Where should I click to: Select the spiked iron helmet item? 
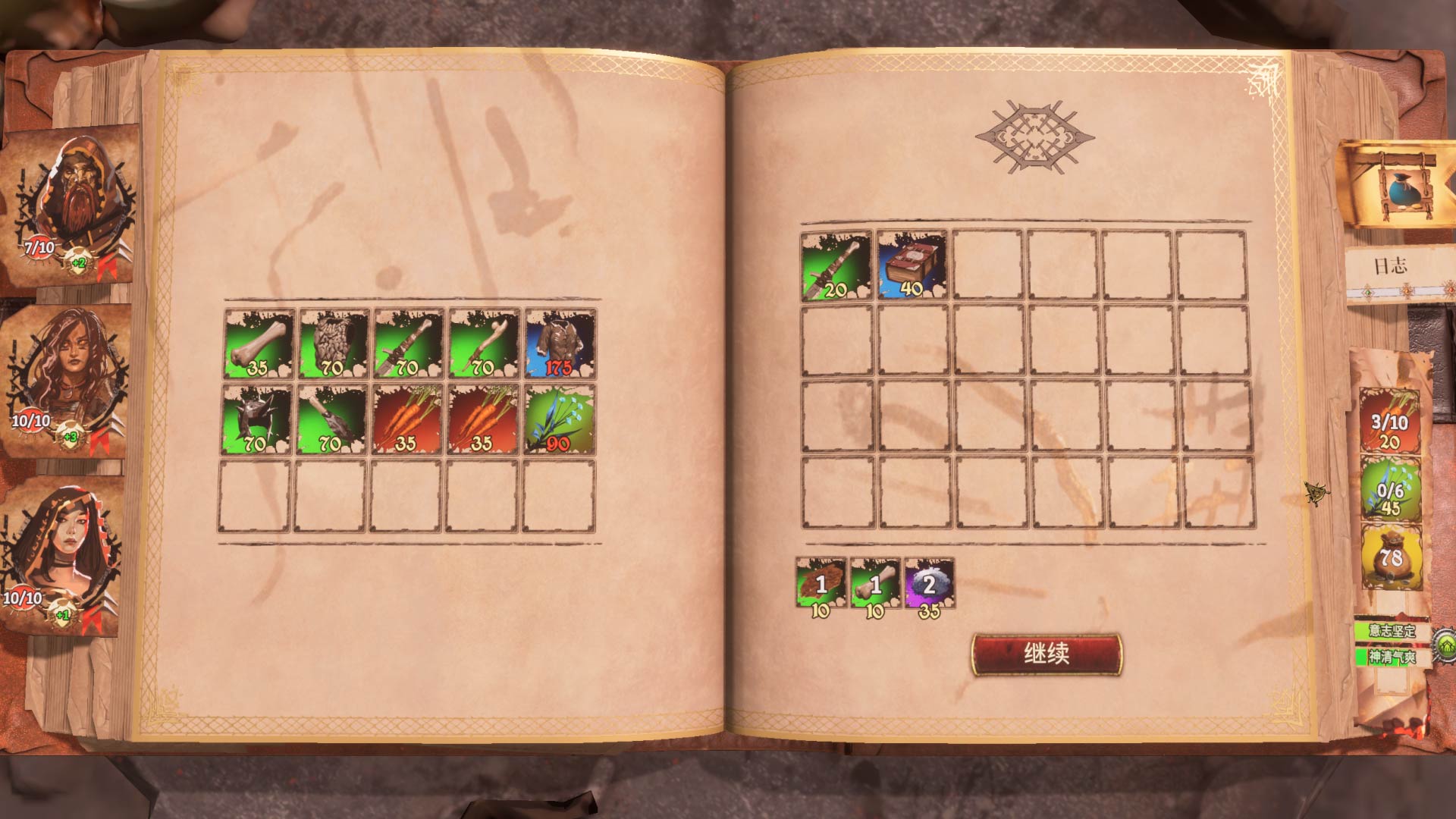tap(258, 419)
